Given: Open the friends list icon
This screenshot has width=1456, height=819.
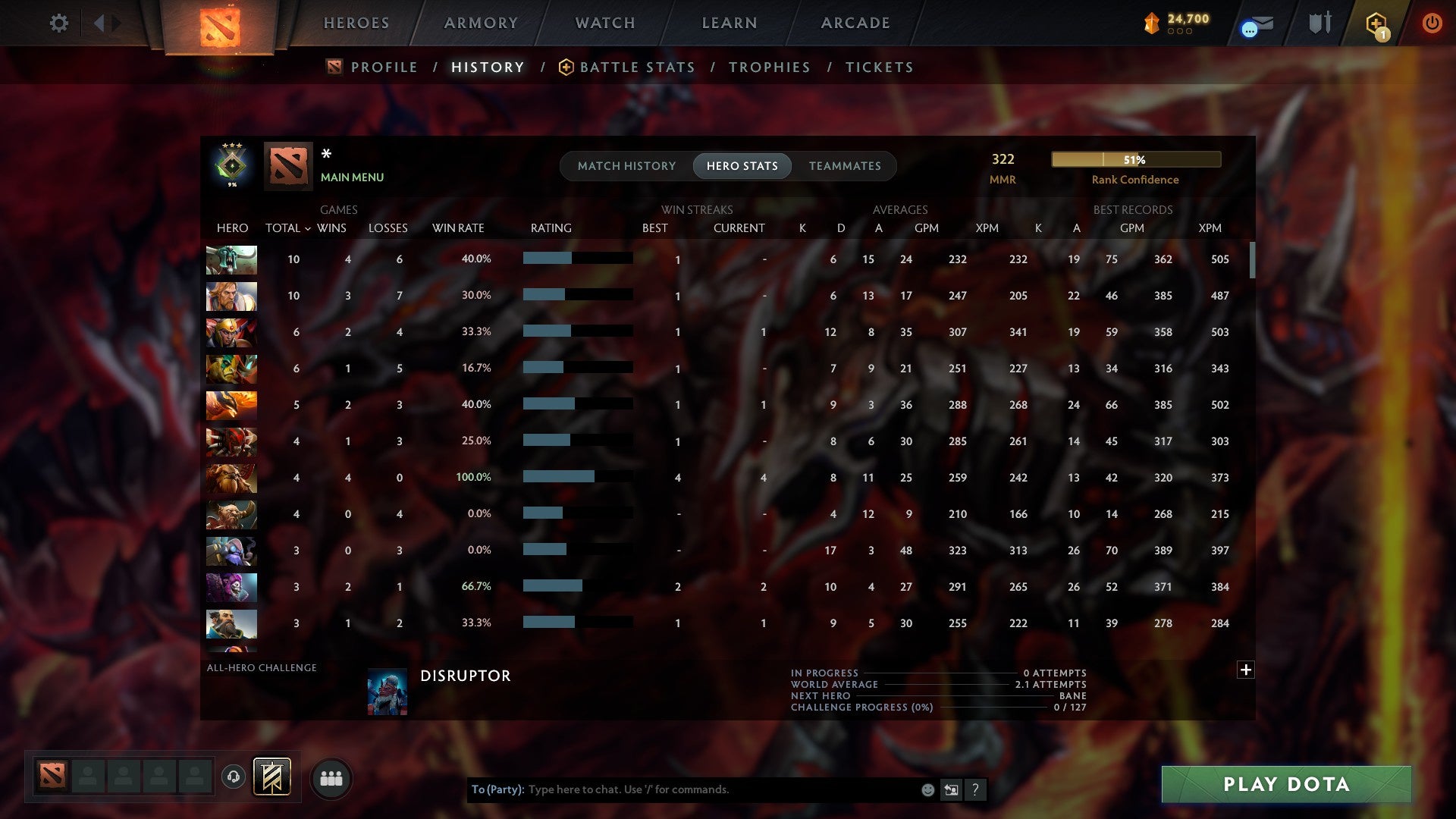Looking at the screenshot, I should pyautogui.click(x=331, y=777).
